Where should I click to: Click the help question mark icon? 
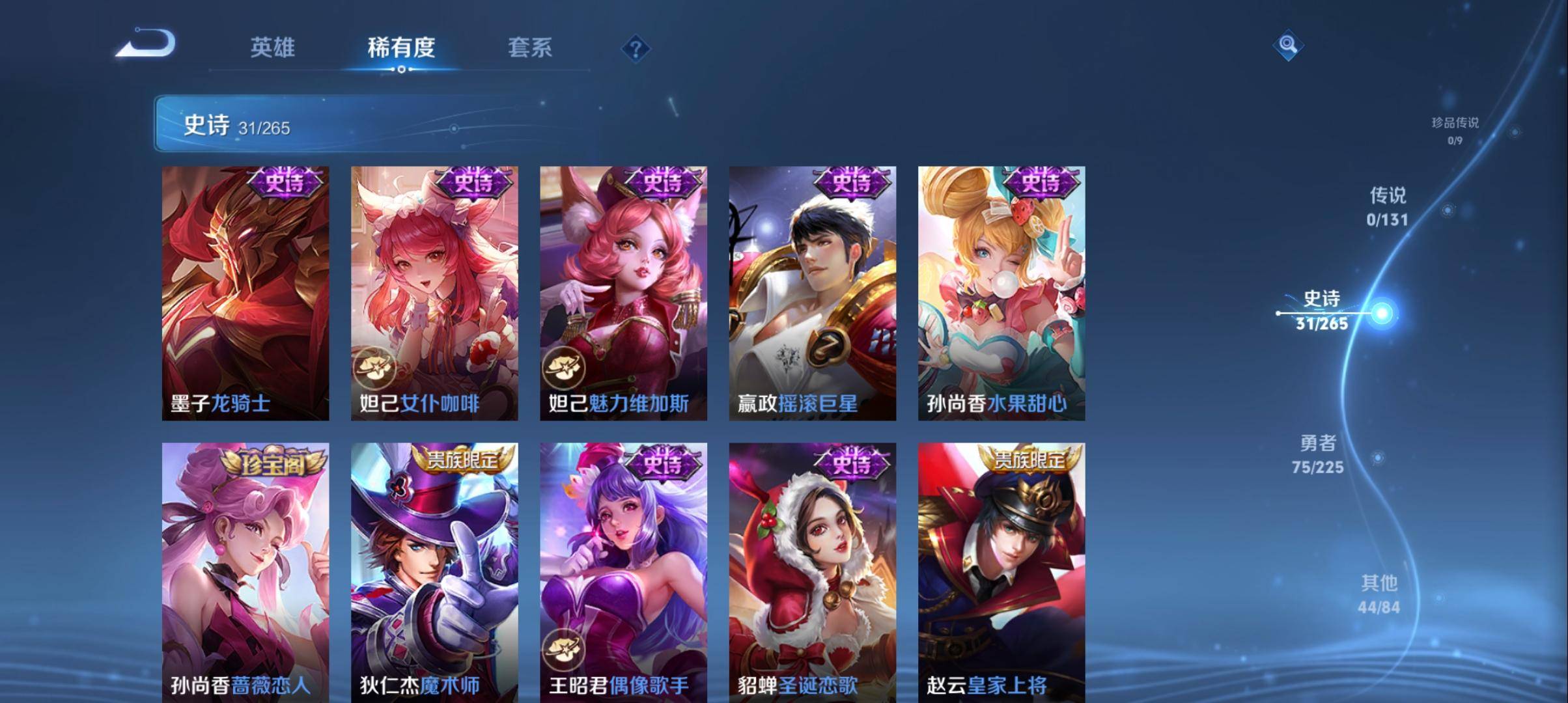click(636, 49)
